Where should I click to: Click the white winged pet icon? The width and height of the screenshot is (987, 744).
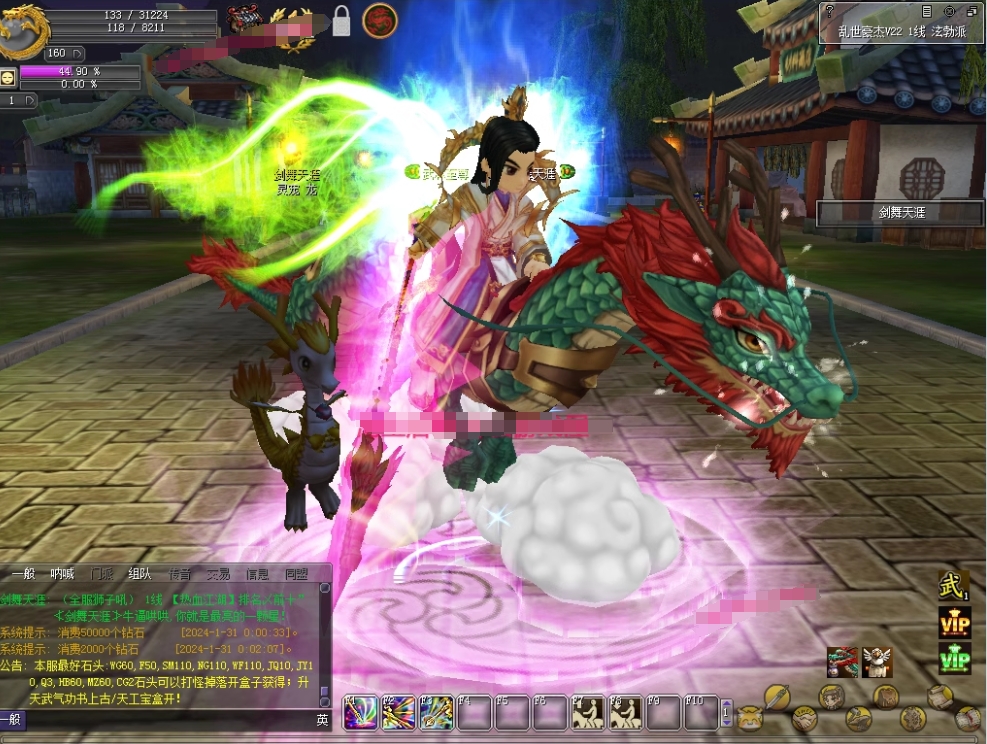point(877,662)
